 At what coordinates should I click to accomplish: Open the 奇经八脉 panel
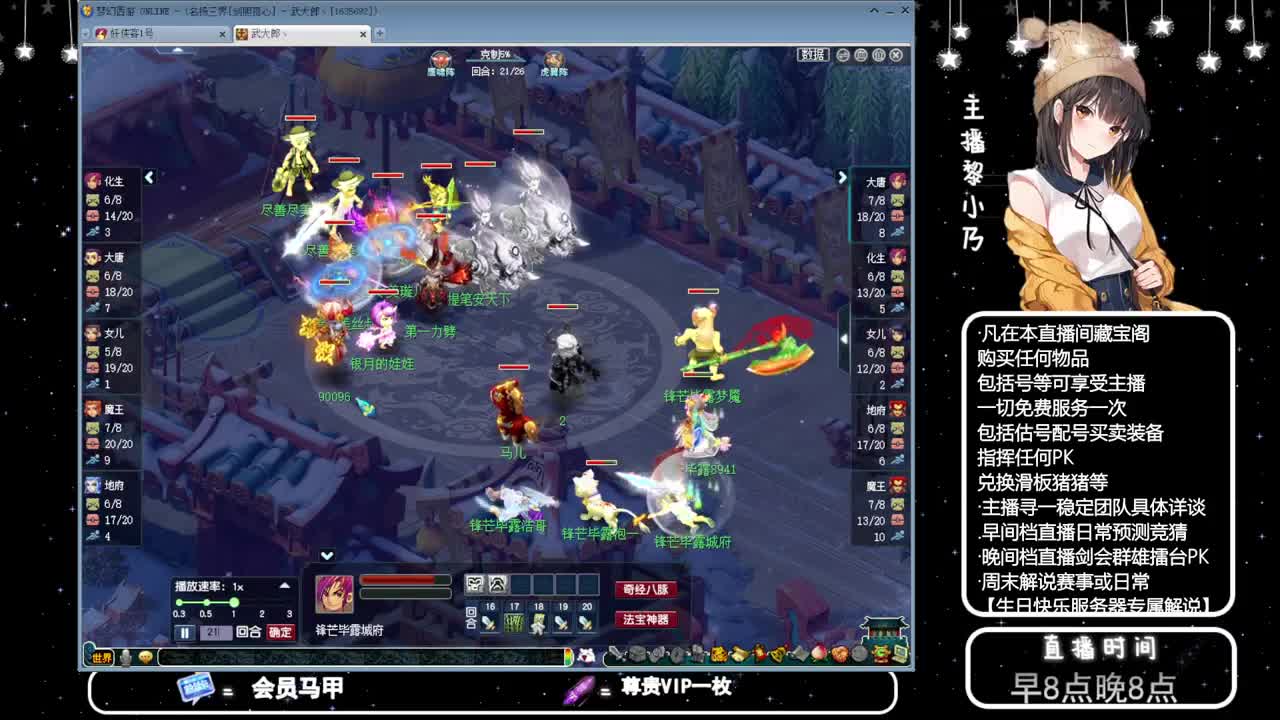pos(649,589)
